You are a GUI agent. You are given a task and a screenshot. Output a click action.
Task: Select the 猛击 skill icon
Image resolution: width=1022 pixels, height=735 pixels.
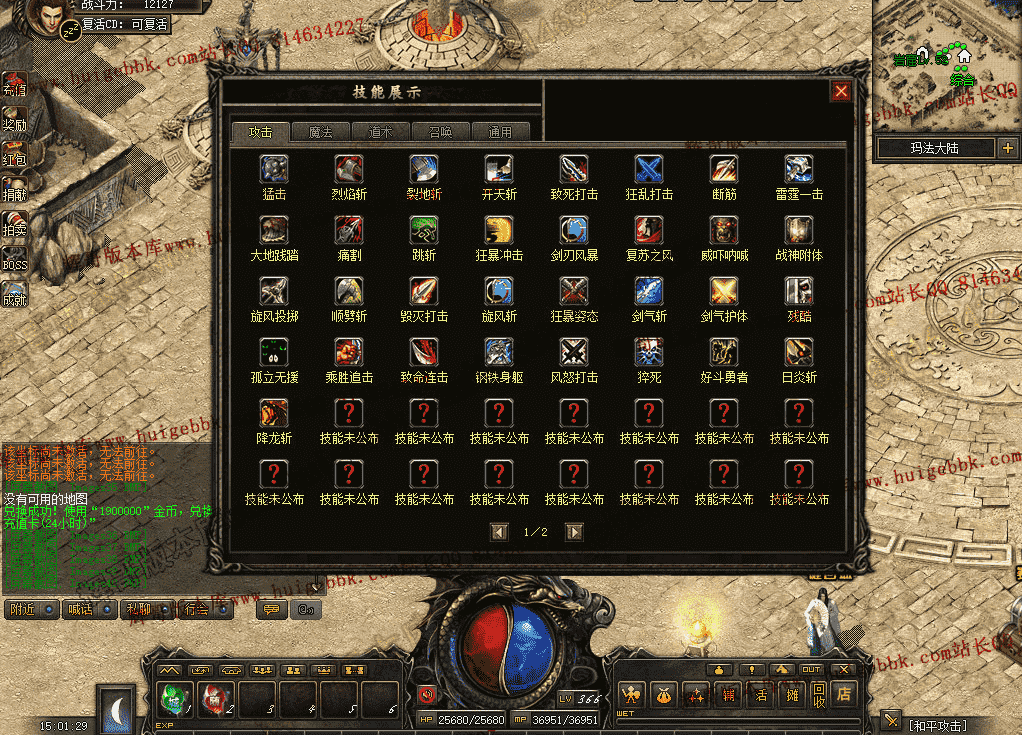(x=274, y=168)
